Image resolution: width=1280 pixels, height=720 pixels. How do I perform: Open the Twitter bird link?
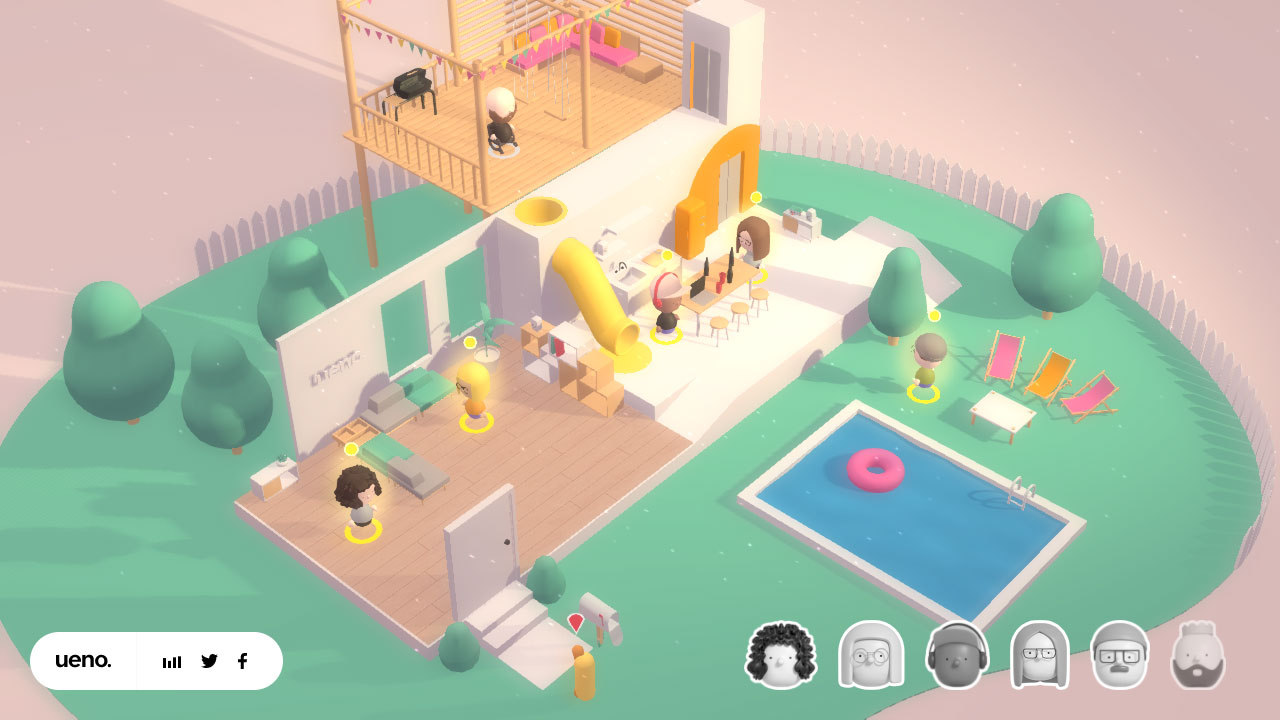pyautogui.click(x=209, y=661)
